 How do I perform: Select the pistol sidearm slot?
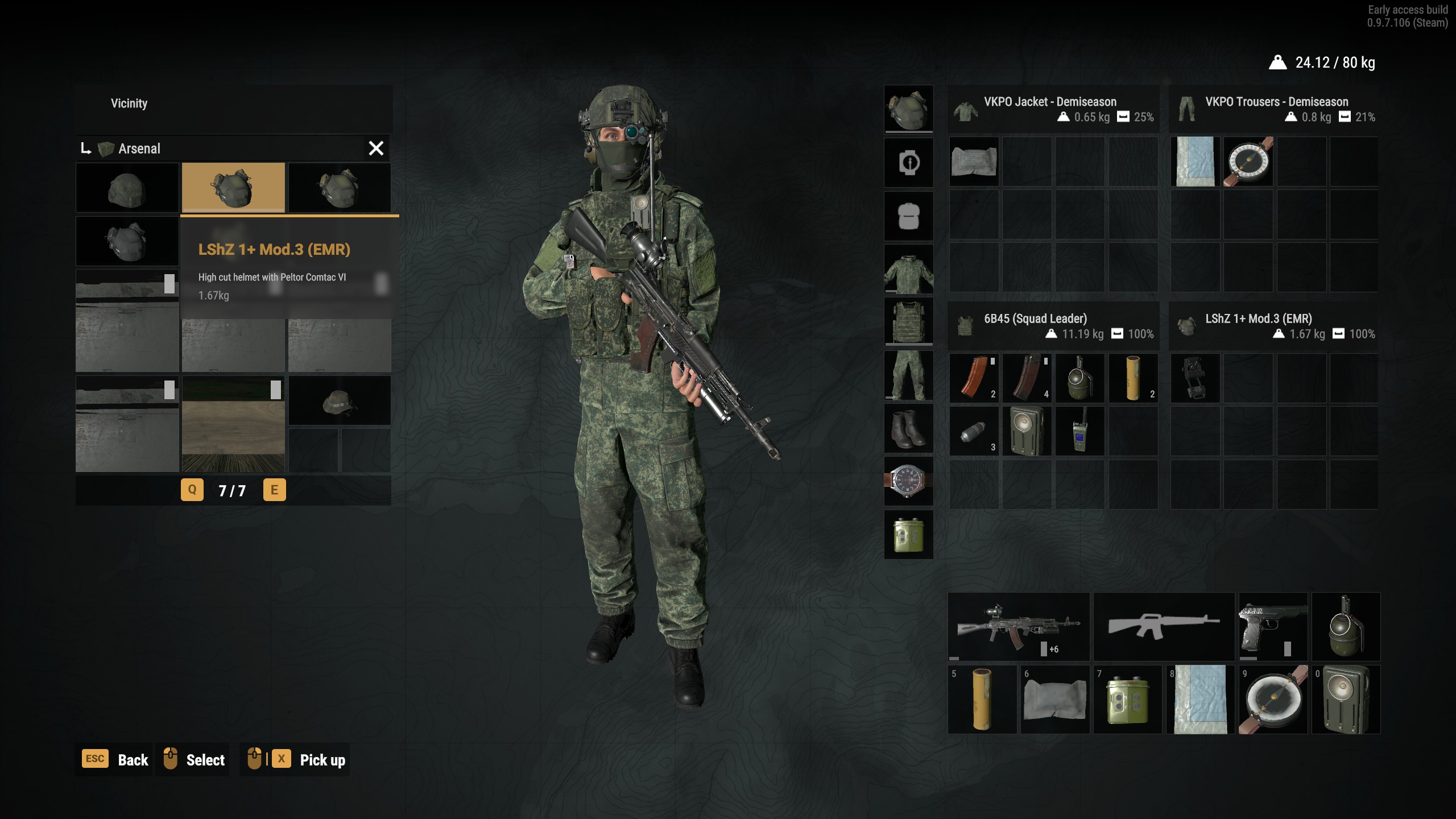1273,626
